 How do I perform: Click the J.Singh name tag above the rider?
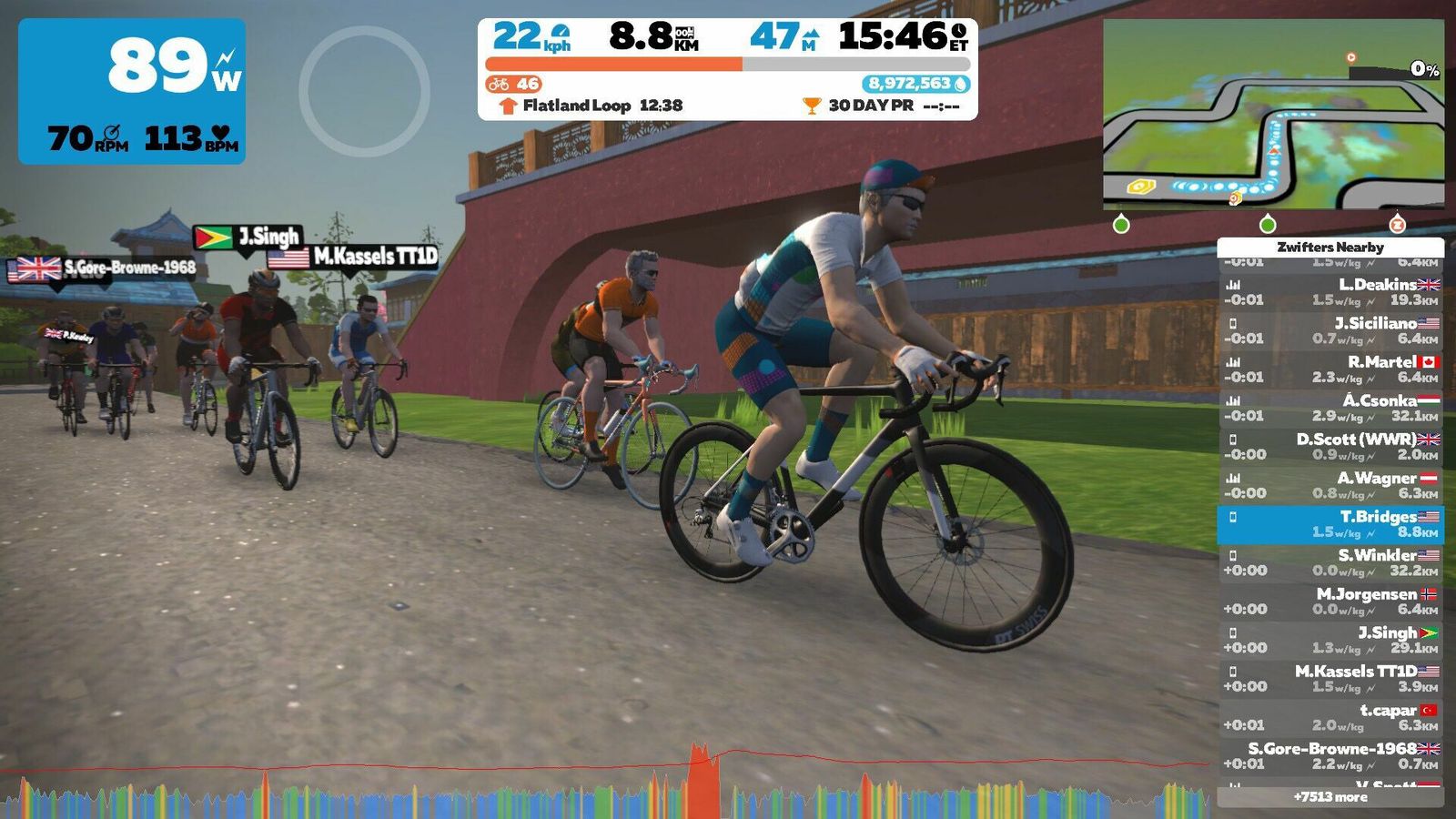248,238
